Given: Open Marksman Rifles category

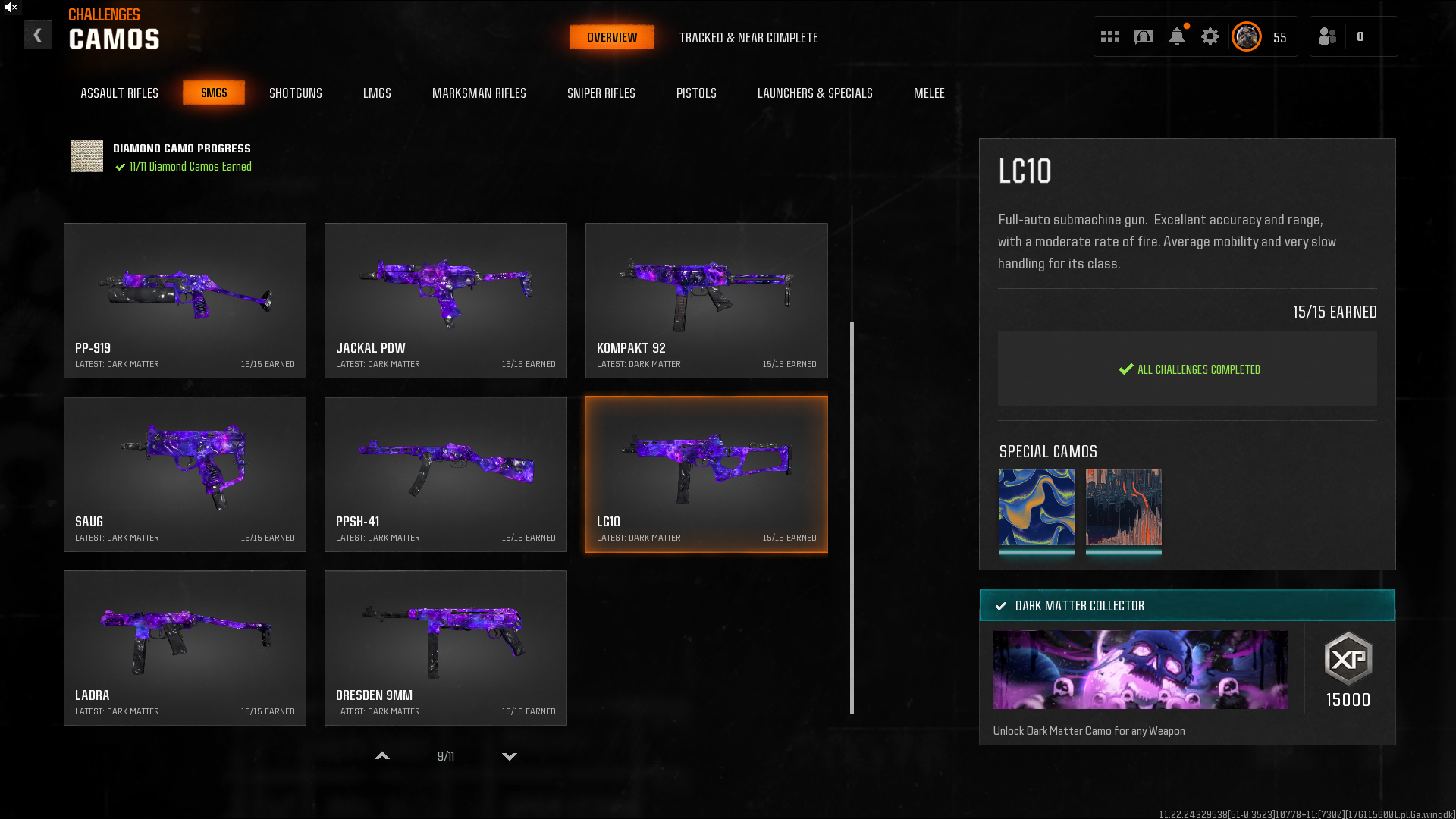Looking at the screenshot, I should pos(479,93).
